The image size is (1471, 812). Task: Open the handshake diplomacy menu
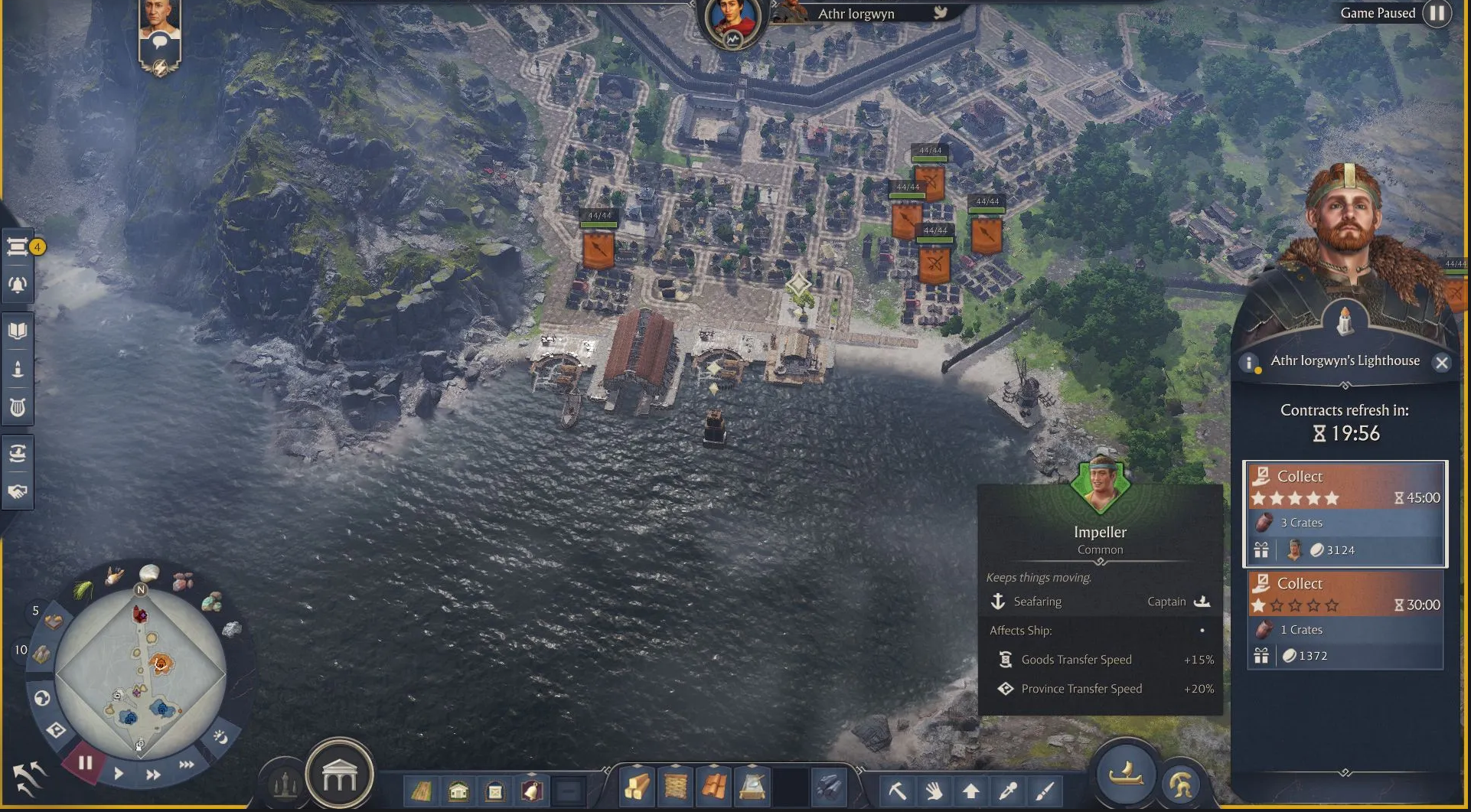[x=18, y=491]
